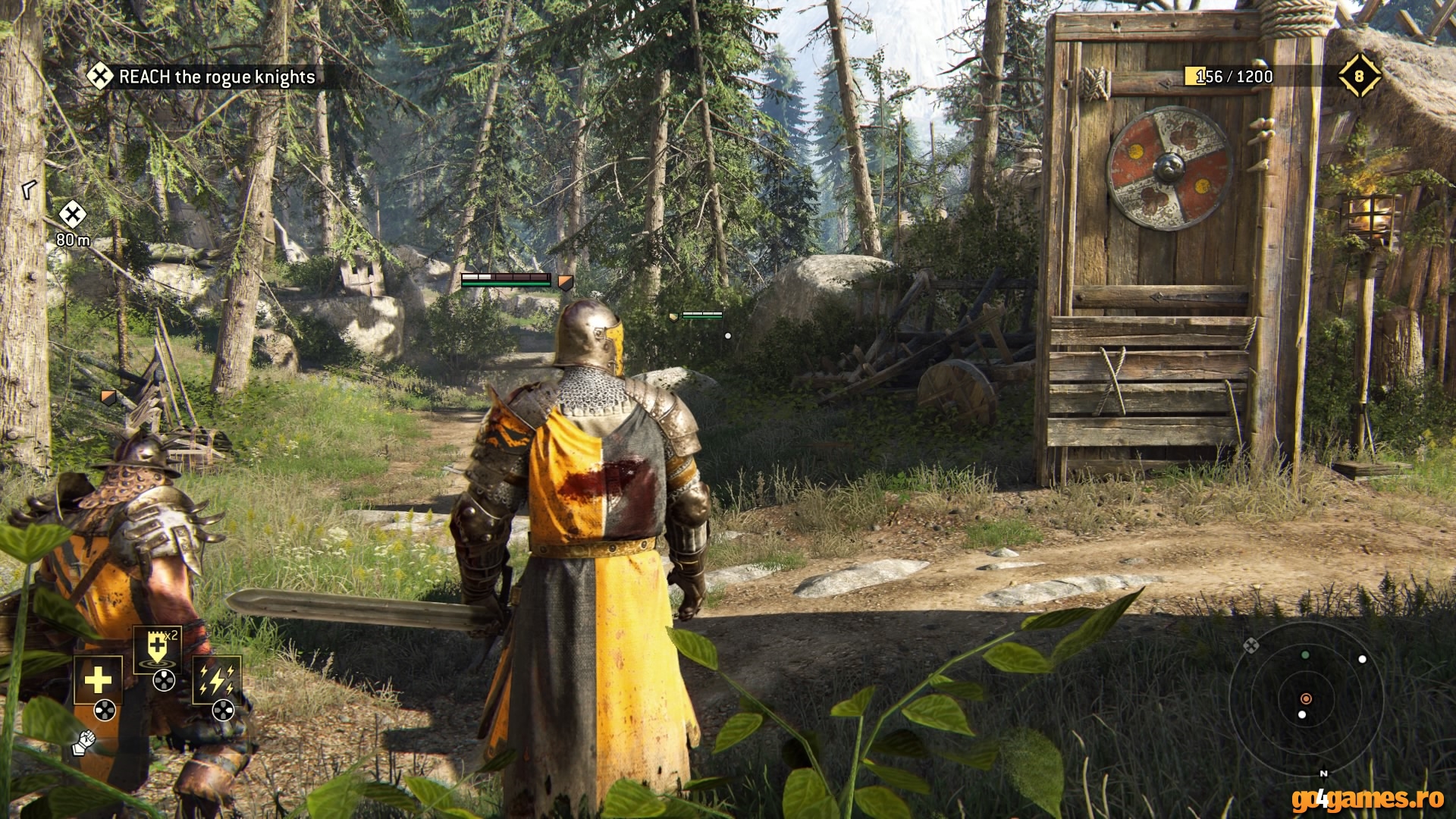
Task: Click the white fist icon
Action: click(x=83, y=742)
